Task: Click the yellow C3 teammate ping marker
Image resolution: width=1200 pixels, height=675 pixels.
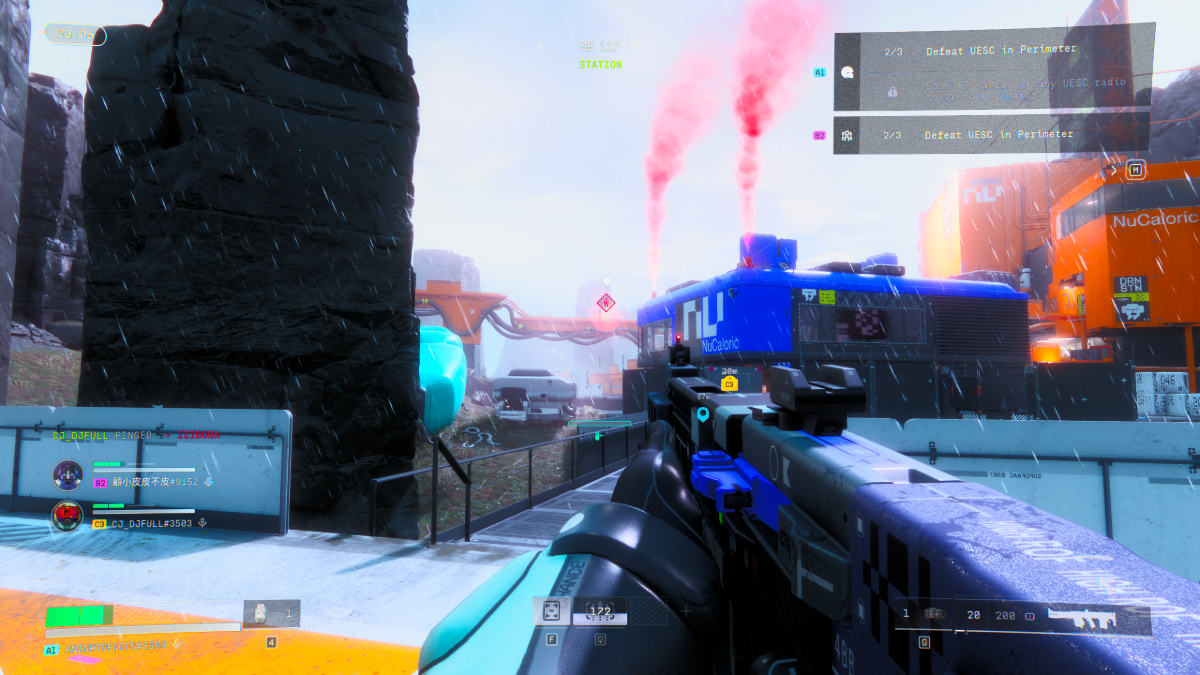Action: pyautogui.click(x=728, y=383)
